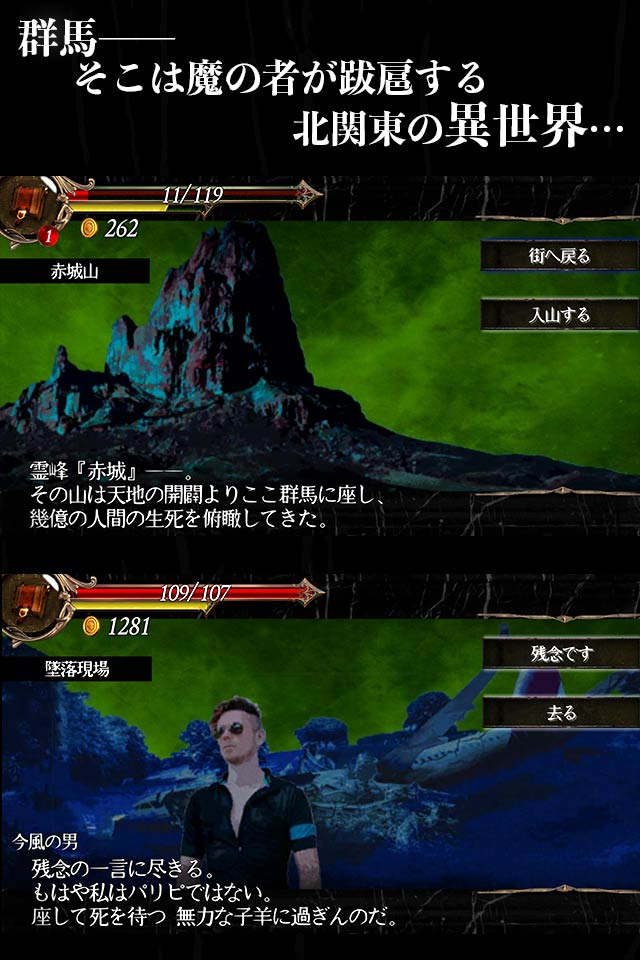Screen dimensions: 640x960
Task: Choose 街へ戻る to return to town
Action: point(559,256)
